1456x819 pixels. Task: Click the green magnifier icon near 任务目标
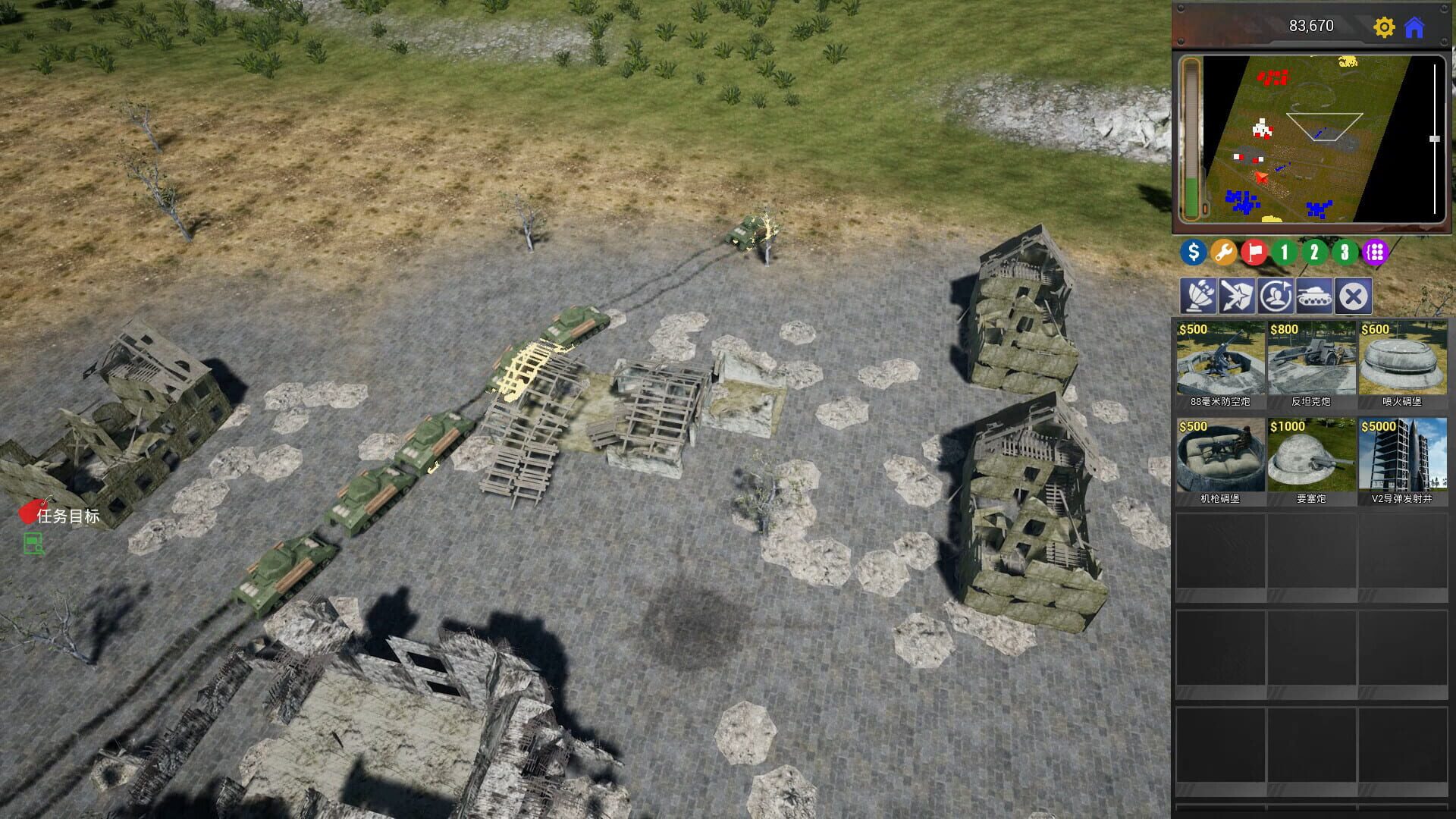coord(32,544)
